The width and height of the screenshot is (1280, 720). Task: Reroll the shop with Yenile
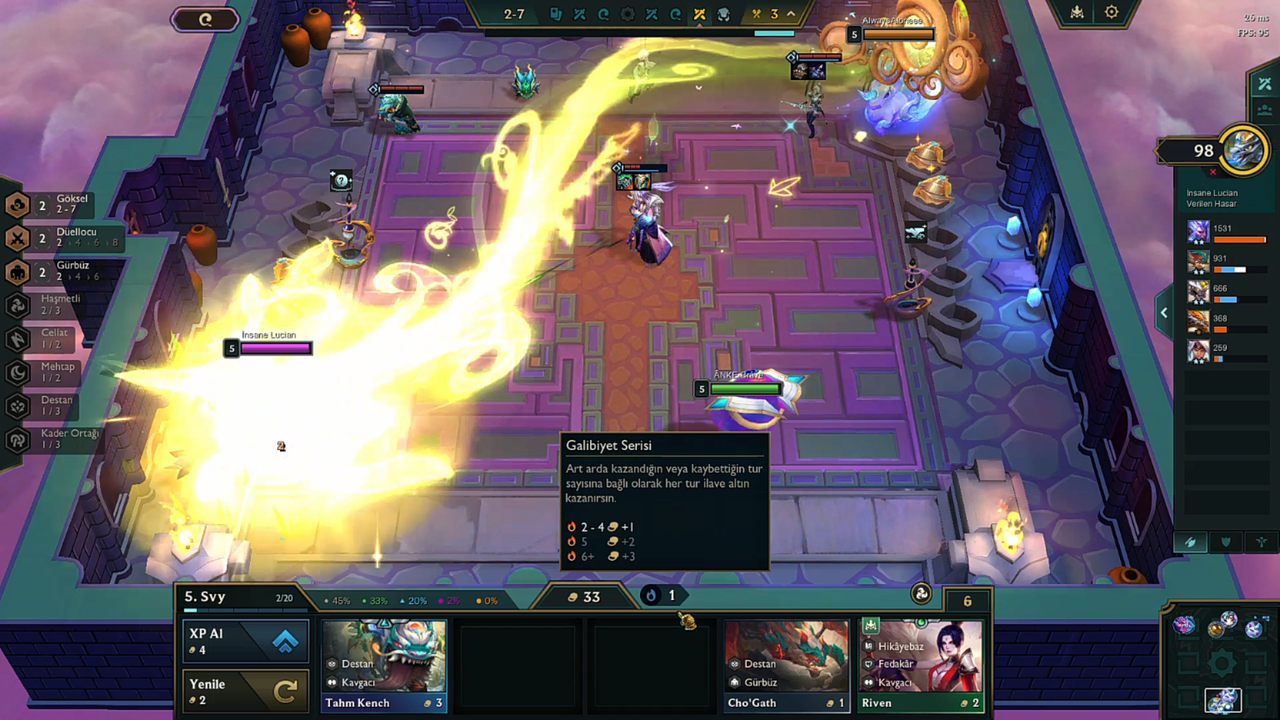coord(245,691)
